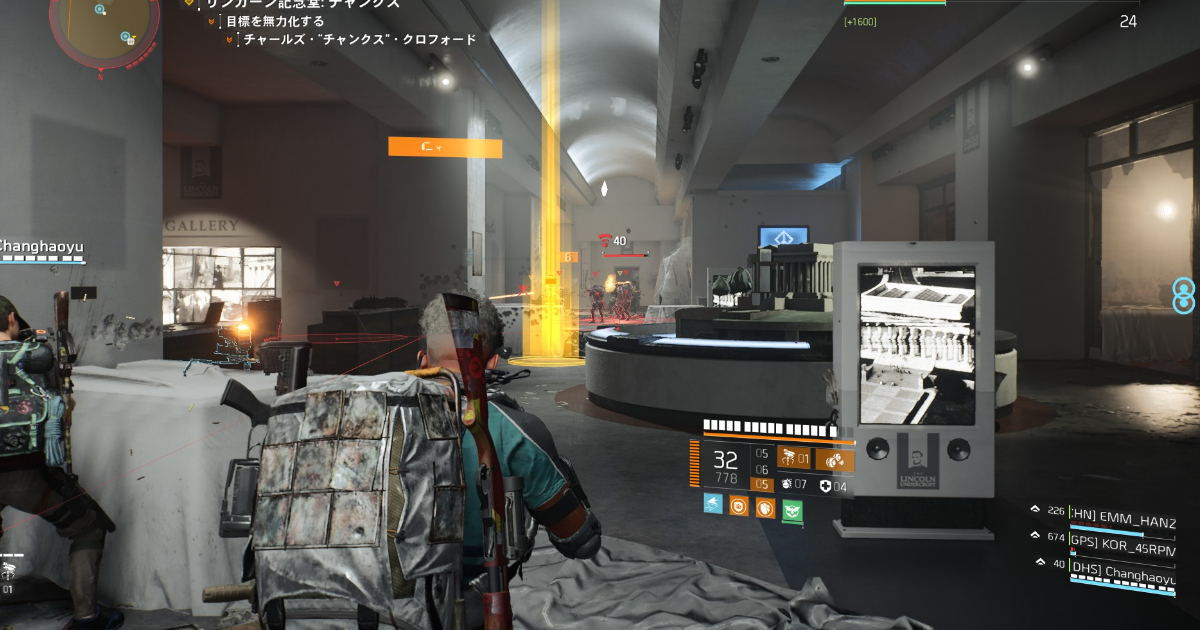Use the armor kit shield icon
The width and height of the screenshot is (1200, 630).
(825, 486)
